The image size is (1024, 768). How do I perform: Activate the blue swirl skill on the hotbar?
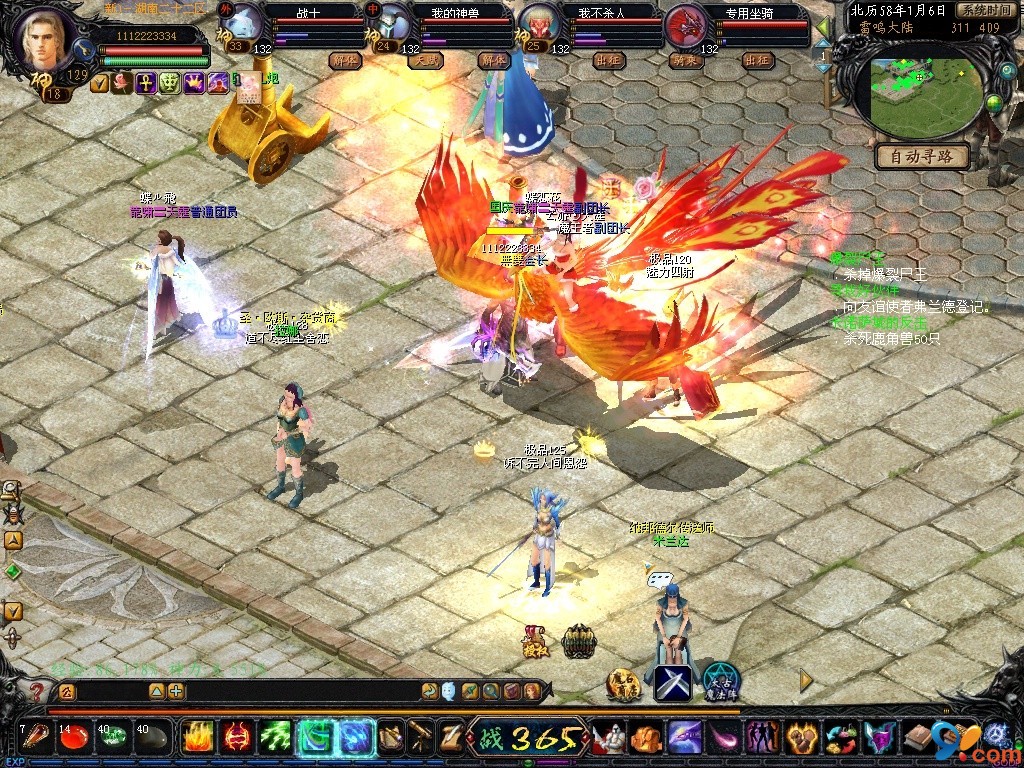tap(356, 738)
